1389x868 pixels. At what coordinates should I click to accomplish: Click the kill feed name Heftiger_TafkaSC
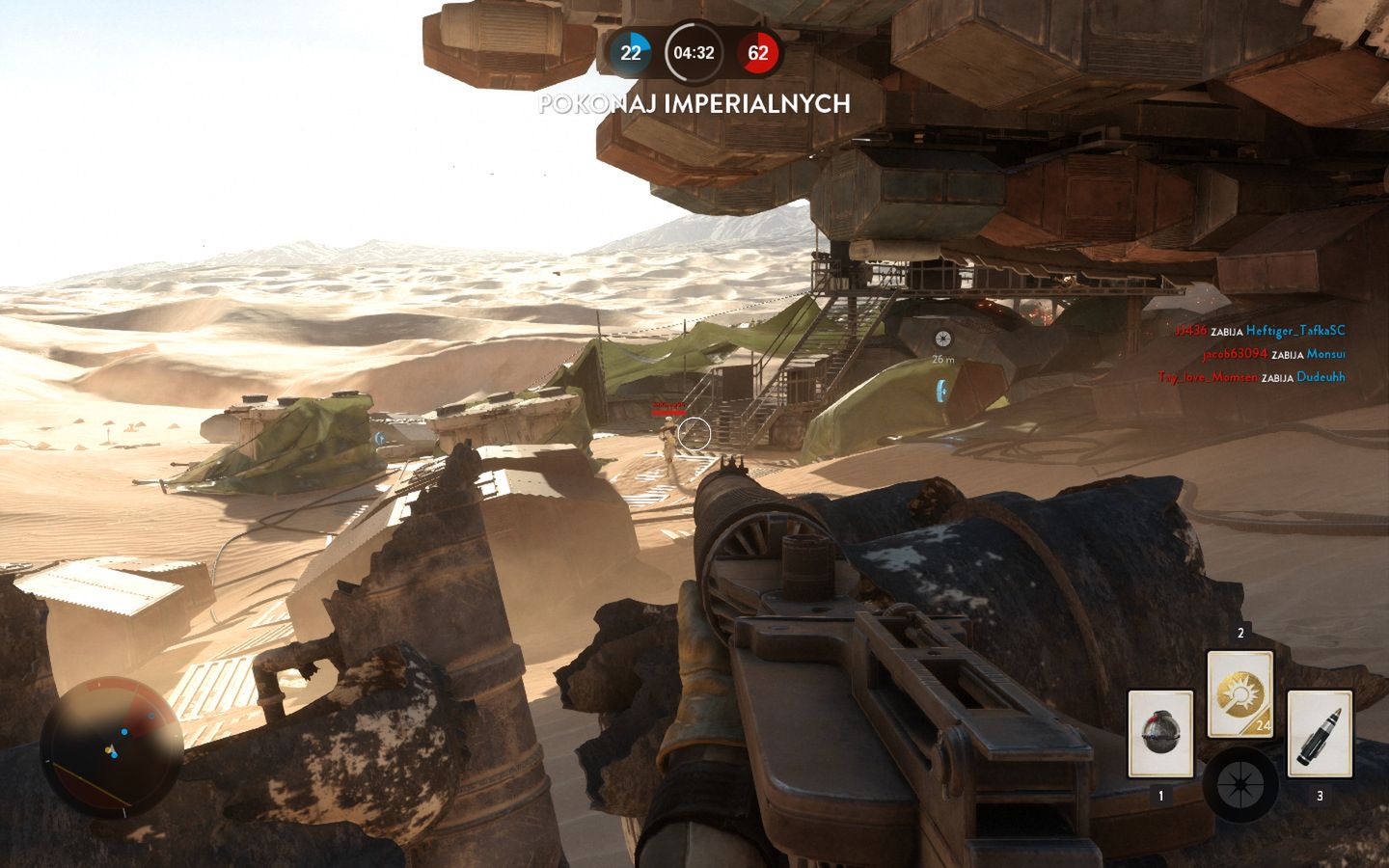click(1294, 330)
